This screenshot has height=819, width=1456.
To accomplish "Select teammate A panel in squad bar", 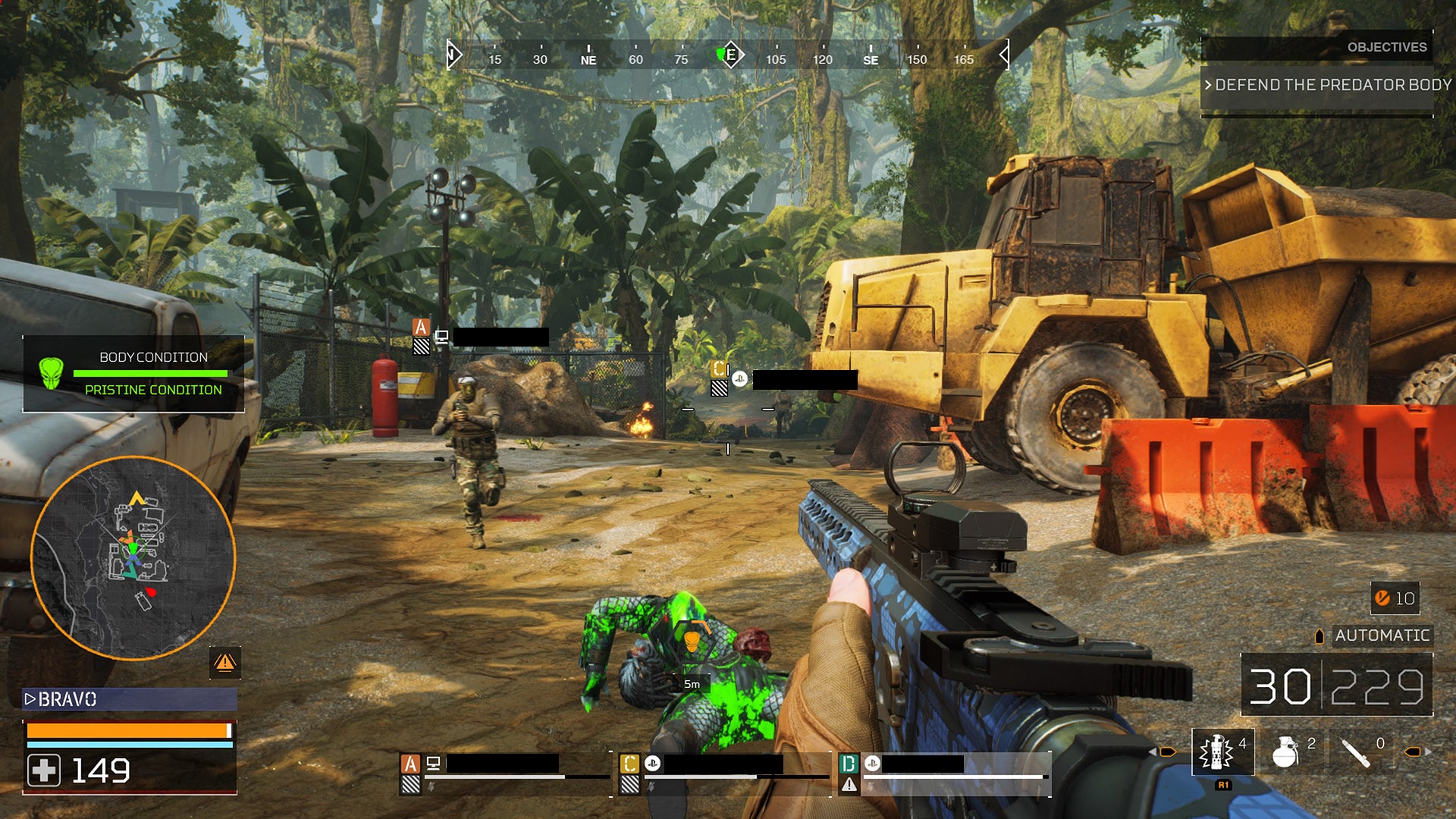I will click(x=504, y=772).
